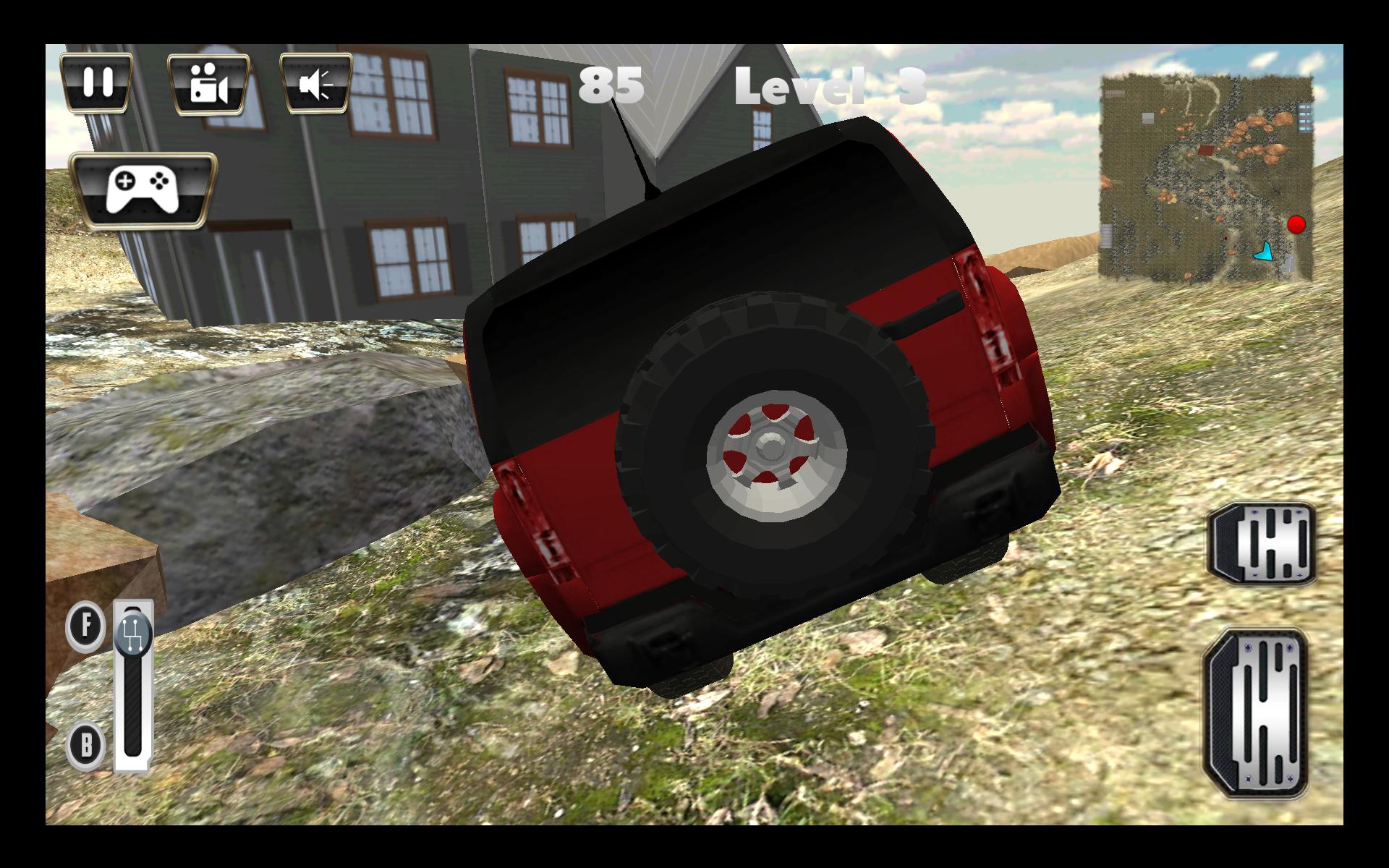Click the red destination dot on the minimap
Viewport: 1389px width, 868px height.
click(1296, 226)
